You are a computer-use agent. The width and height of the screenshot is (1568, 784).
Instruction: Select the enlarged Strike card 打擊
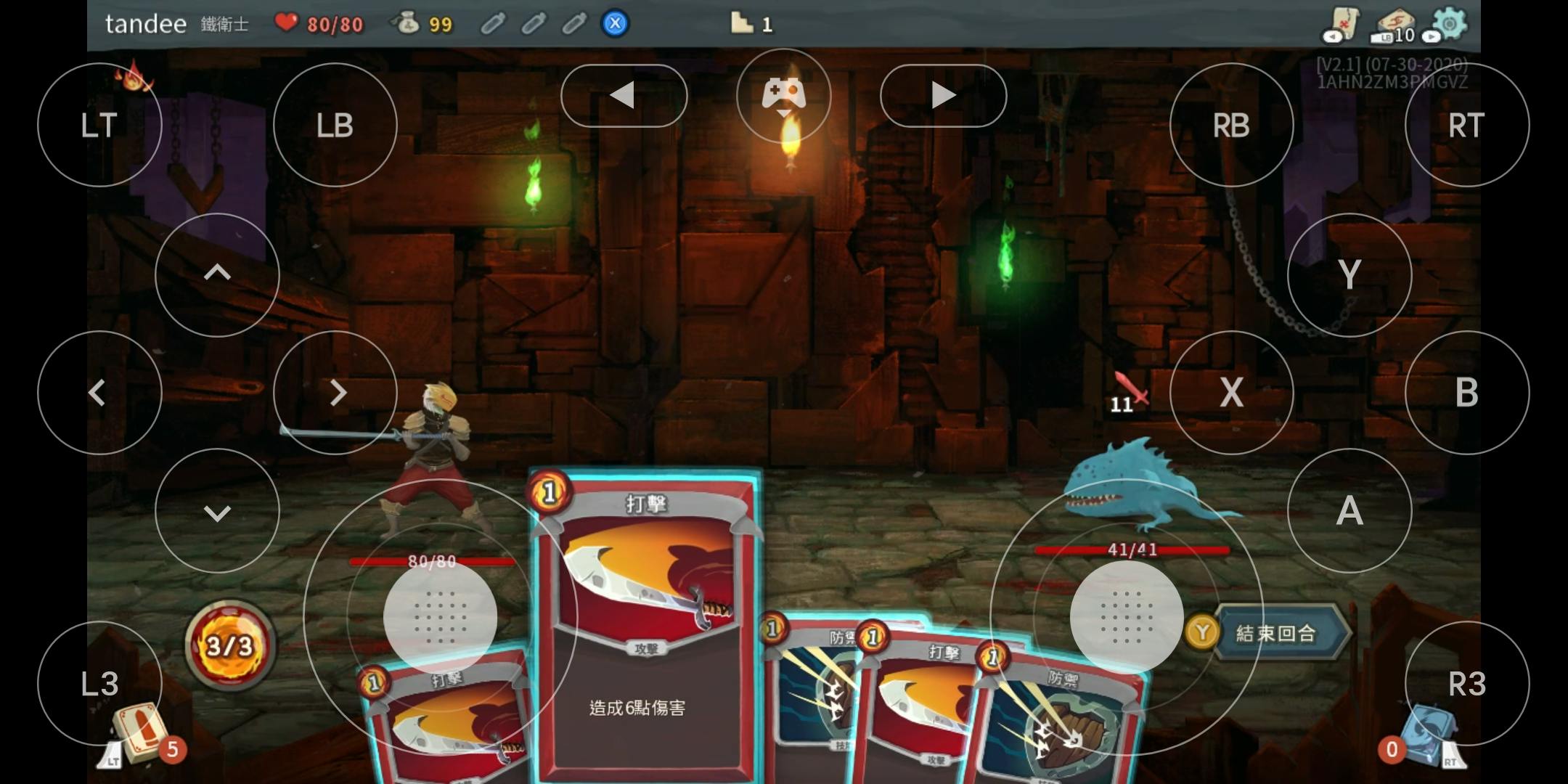tap(645, 624)
